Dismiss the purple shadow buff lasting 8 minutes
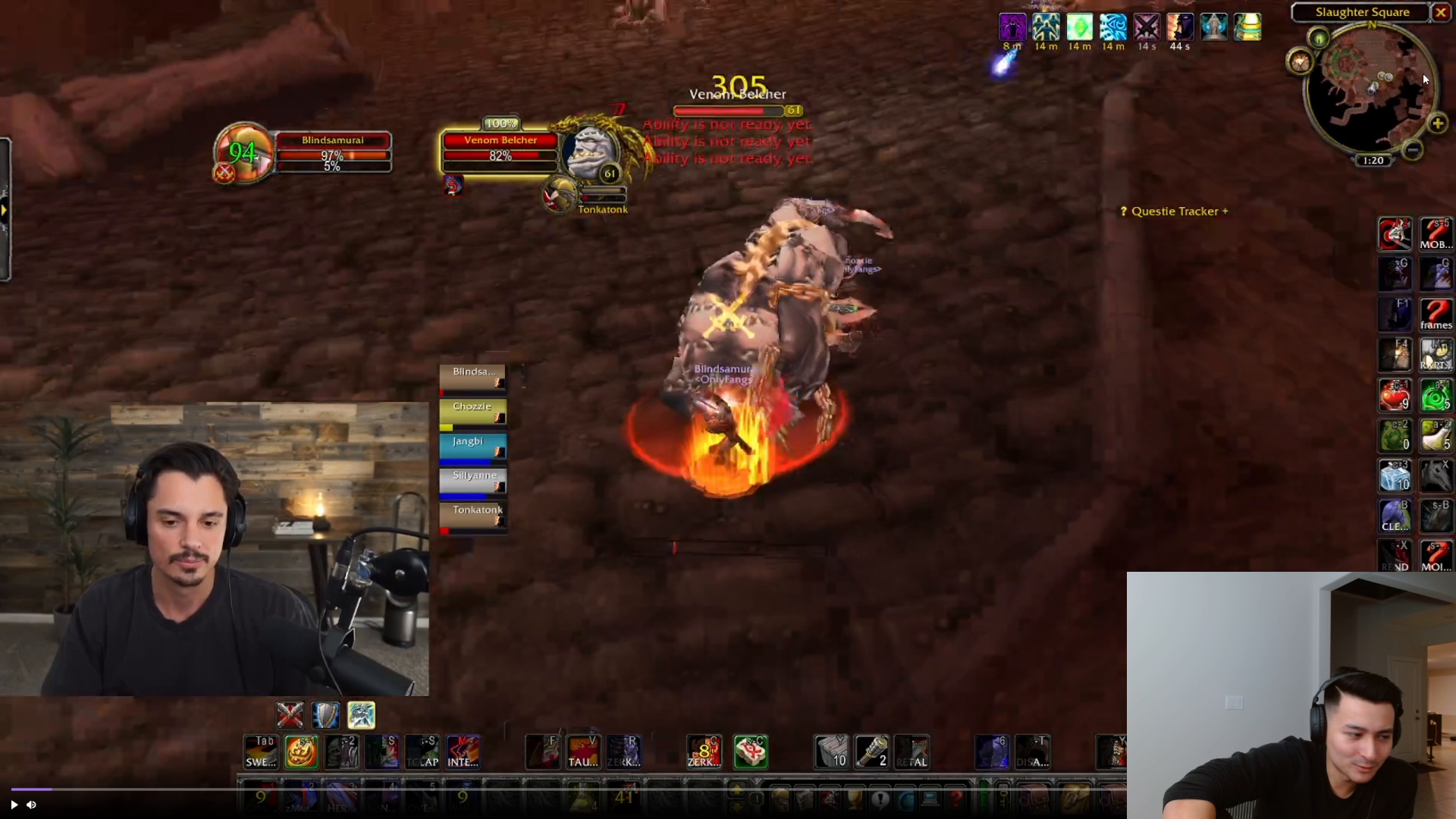This screenshot has height=819, width=1456. (x=1013, y=27)
